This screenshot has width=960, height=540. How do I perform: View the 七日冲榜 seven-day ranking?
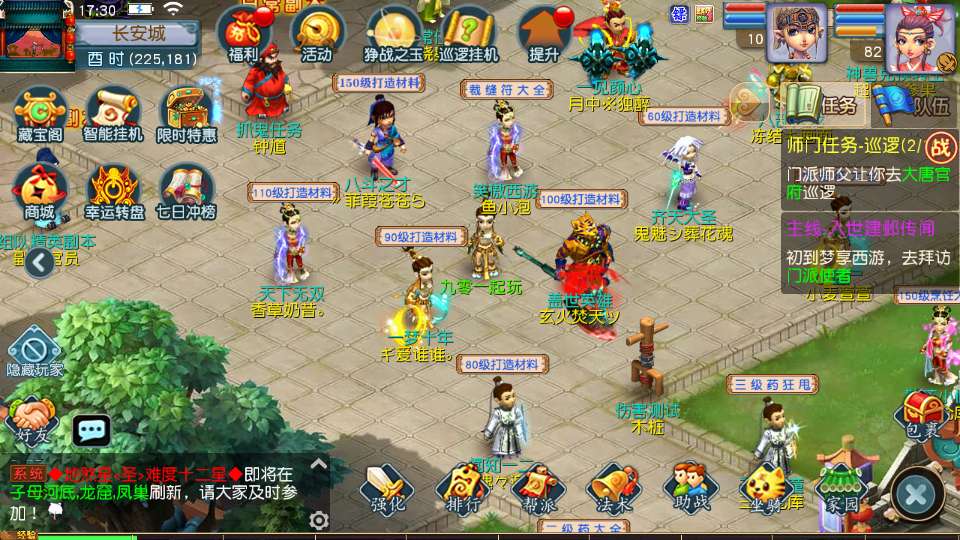[x=186, y=190]
